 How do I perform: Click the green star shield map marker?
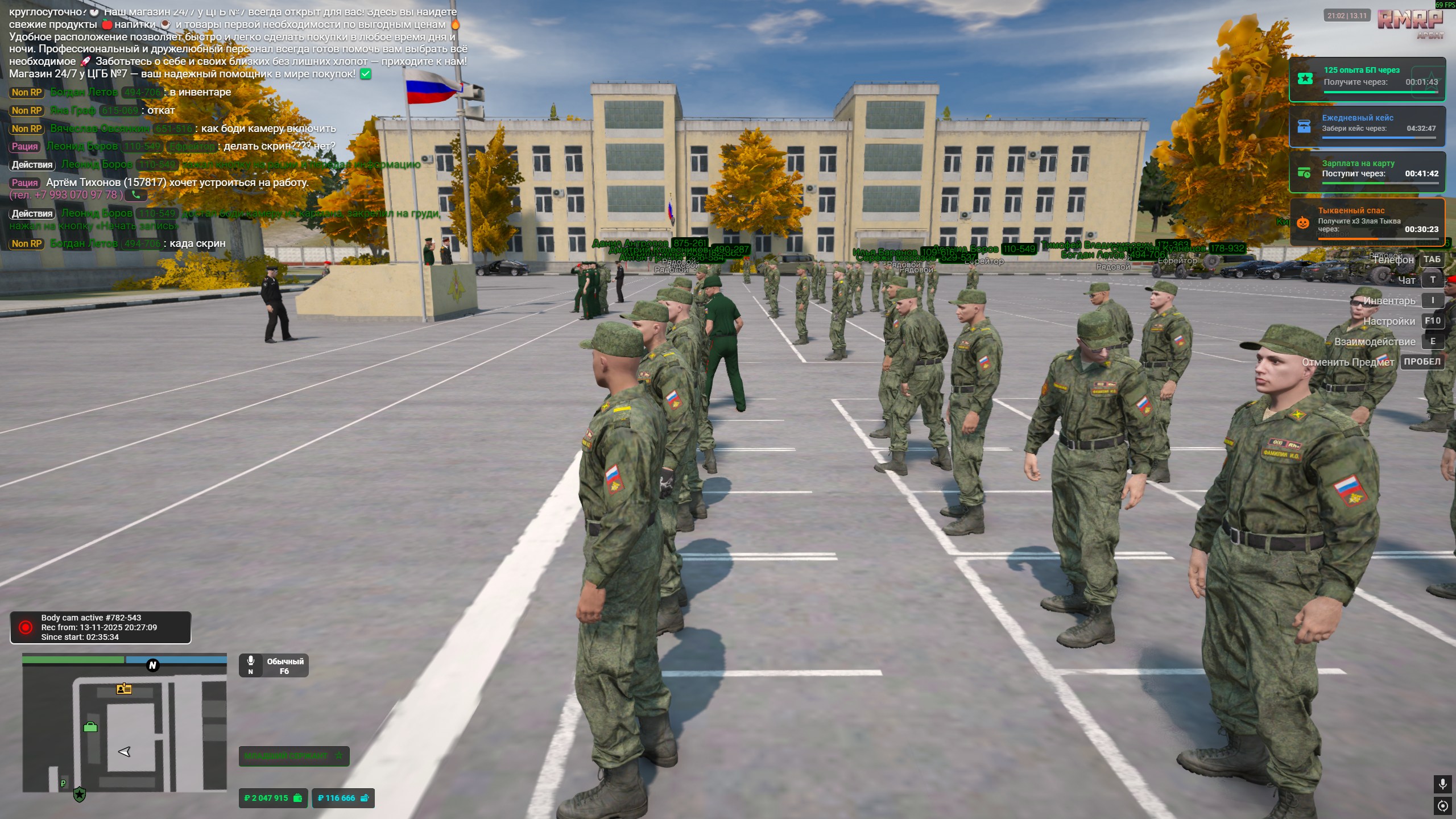tap(80, 795)
